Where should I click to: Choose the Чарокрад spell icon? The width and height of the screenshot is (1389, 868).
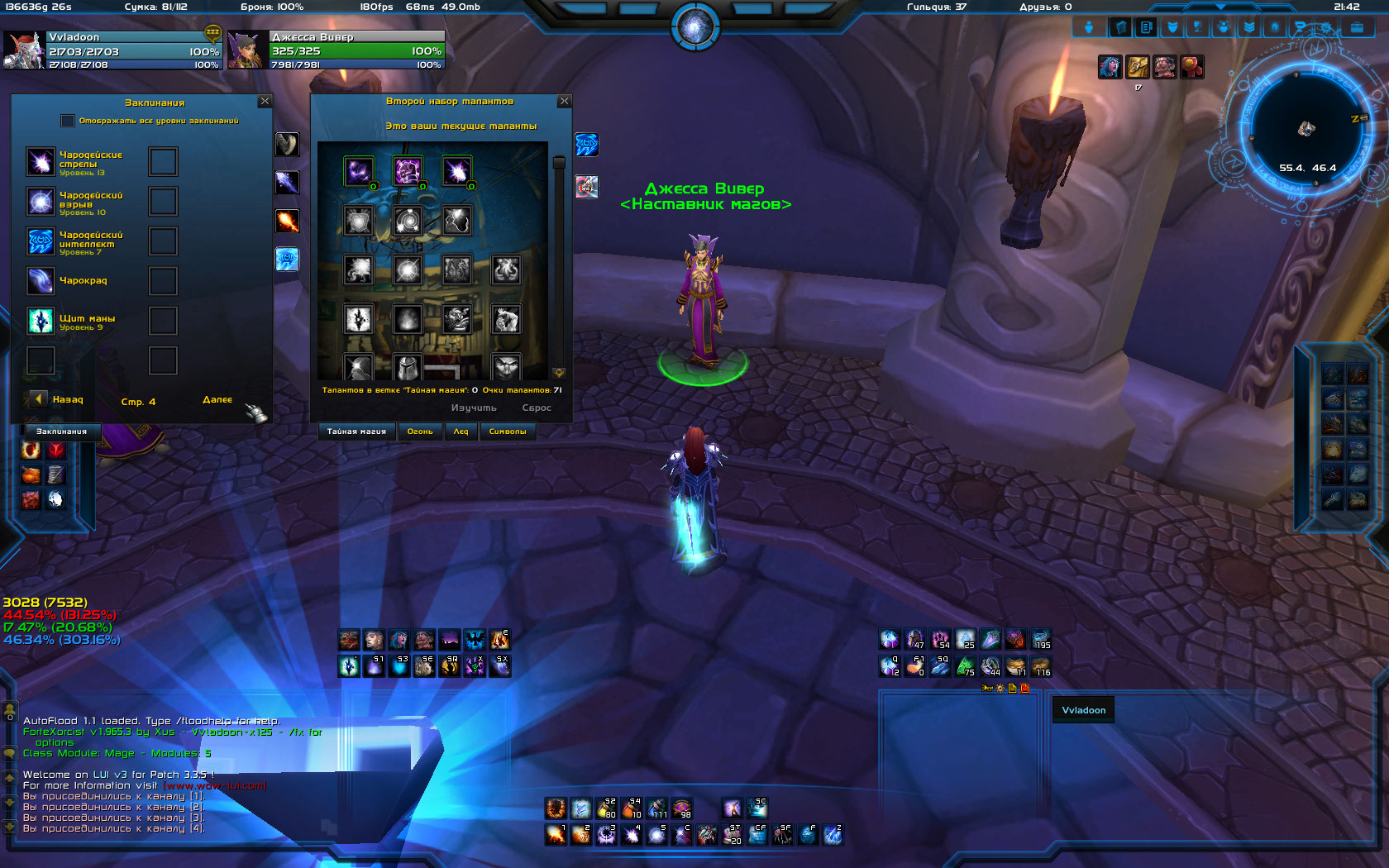[x=41, y=281]
